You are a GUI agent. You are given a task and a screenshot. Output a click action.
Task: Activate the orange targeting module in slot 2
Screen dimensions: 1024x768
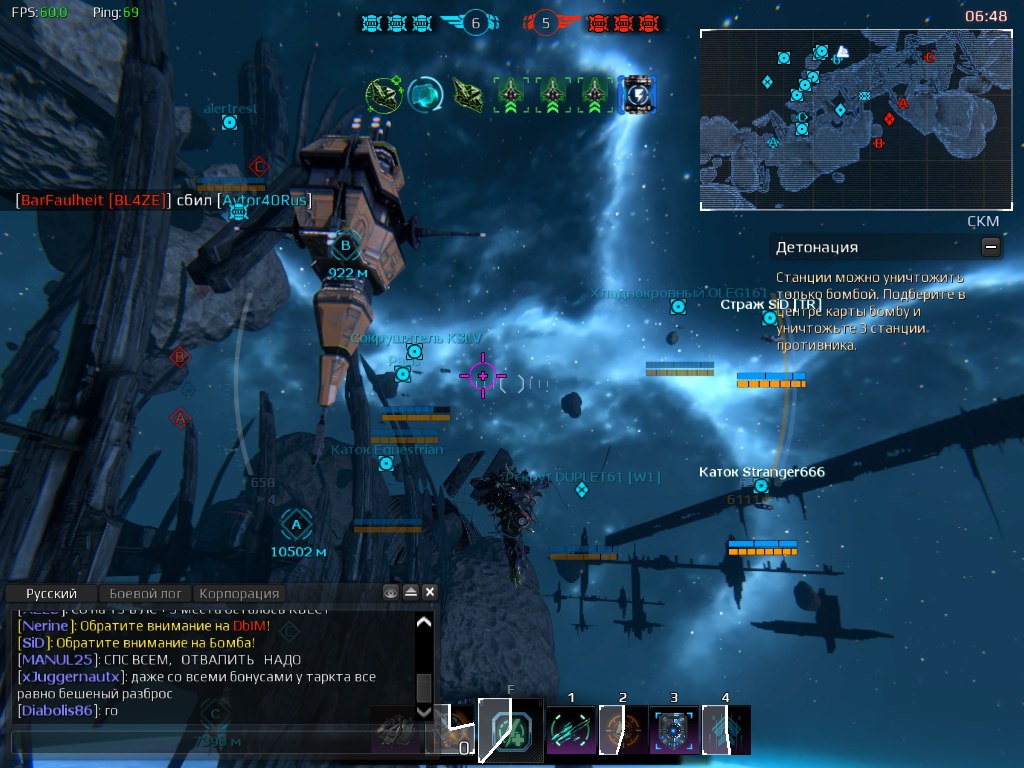click(x=621, y=730)
